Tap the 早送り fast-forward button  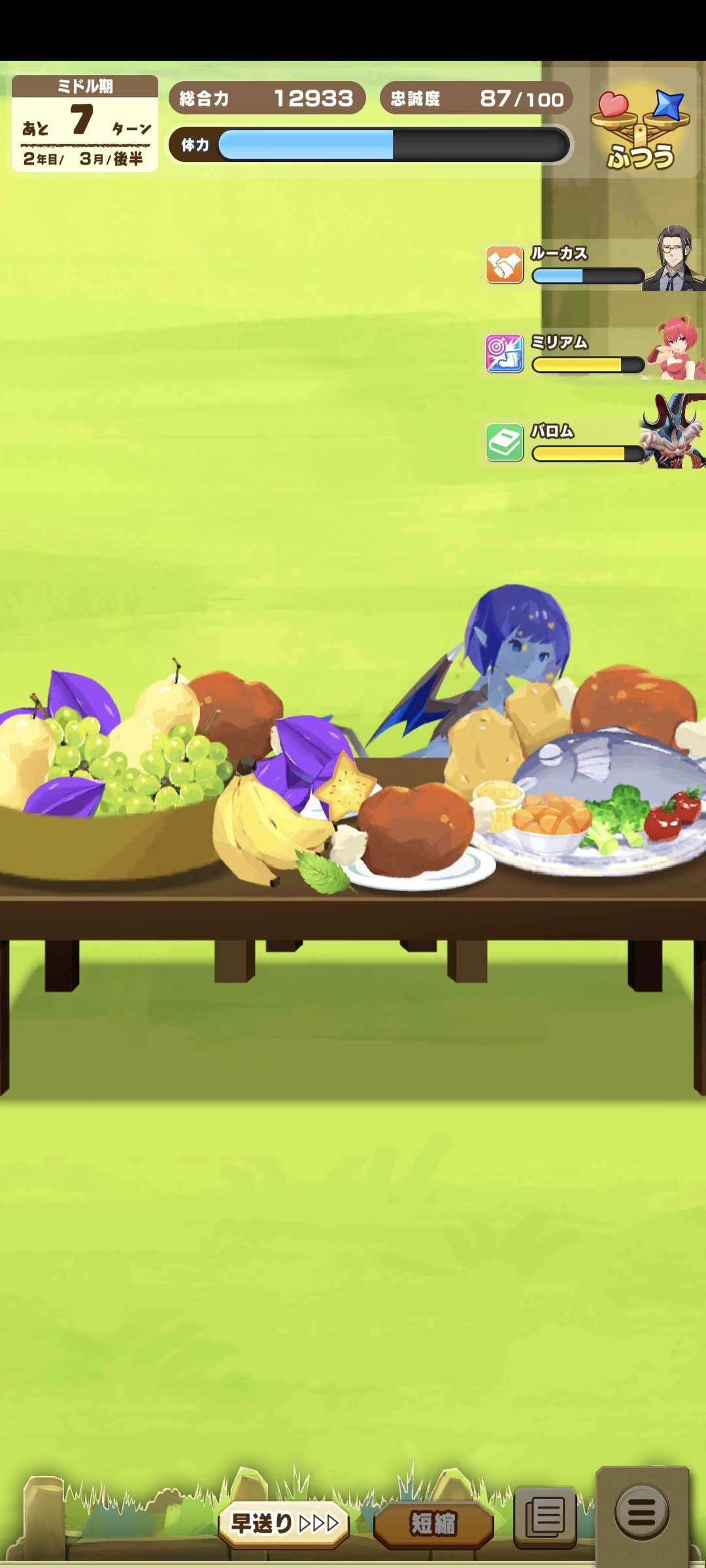(x=284, y=1524)
